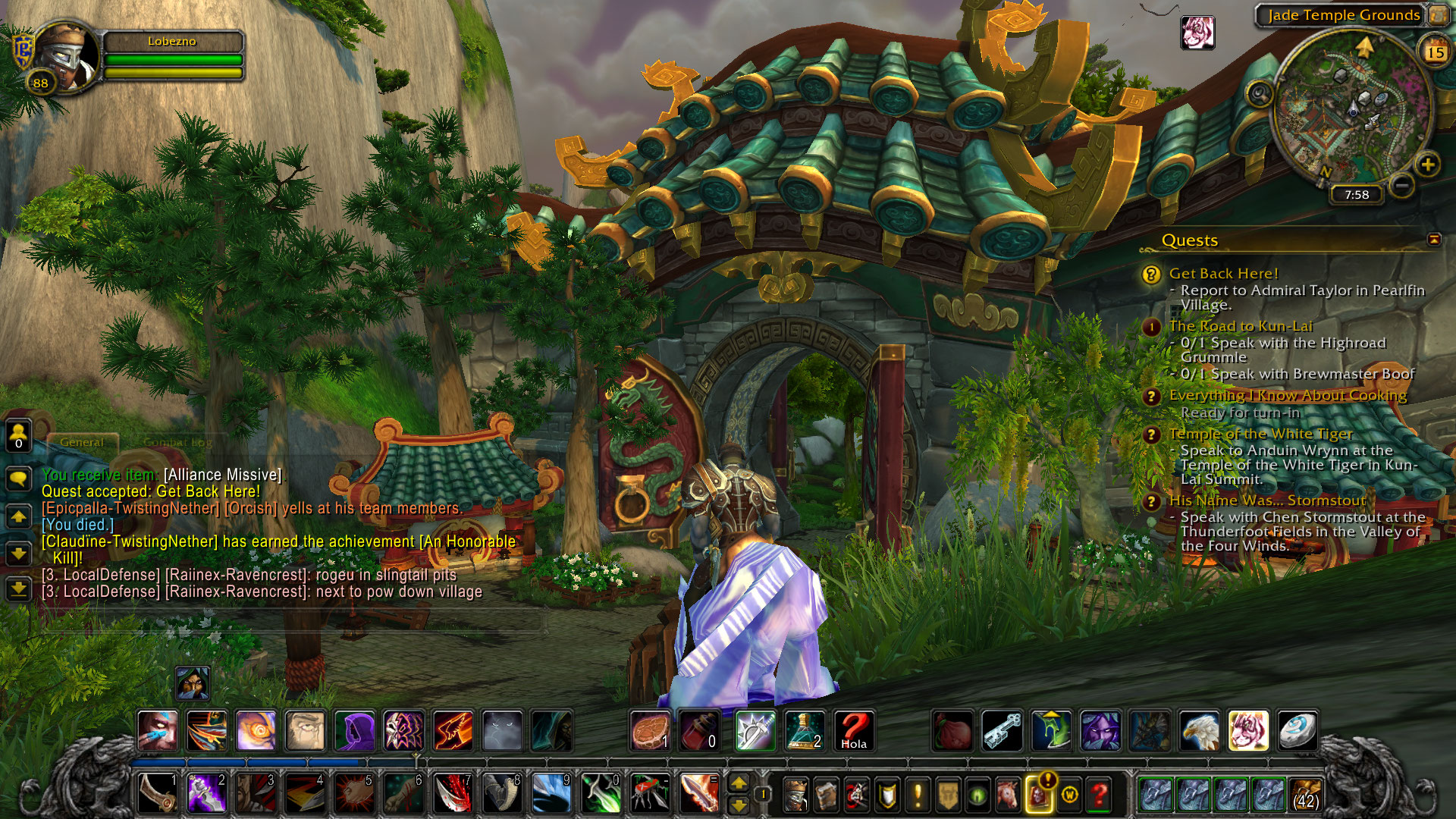Click Lobezno's character portrait

(x=67, y=56)
